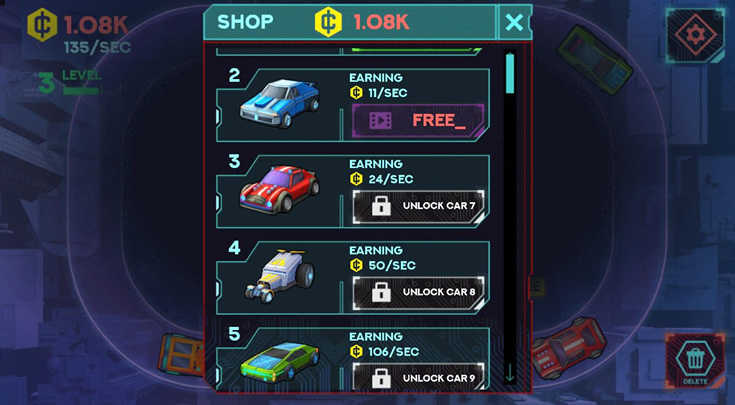Click the Unlock Car 7 button
Image resolution: width=735 pixels, height=405 pixels.
point(418,207)
